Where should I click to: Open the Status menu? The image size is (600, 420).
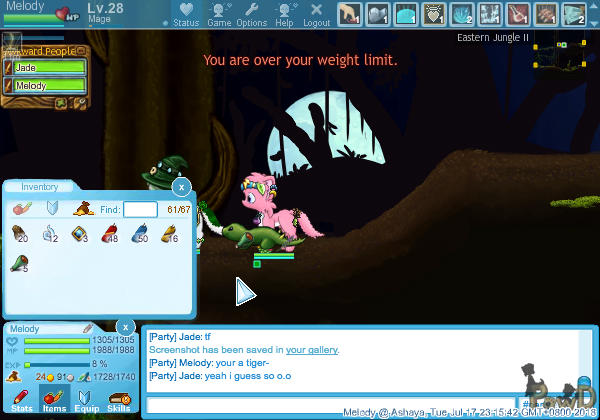click(185, 14)
